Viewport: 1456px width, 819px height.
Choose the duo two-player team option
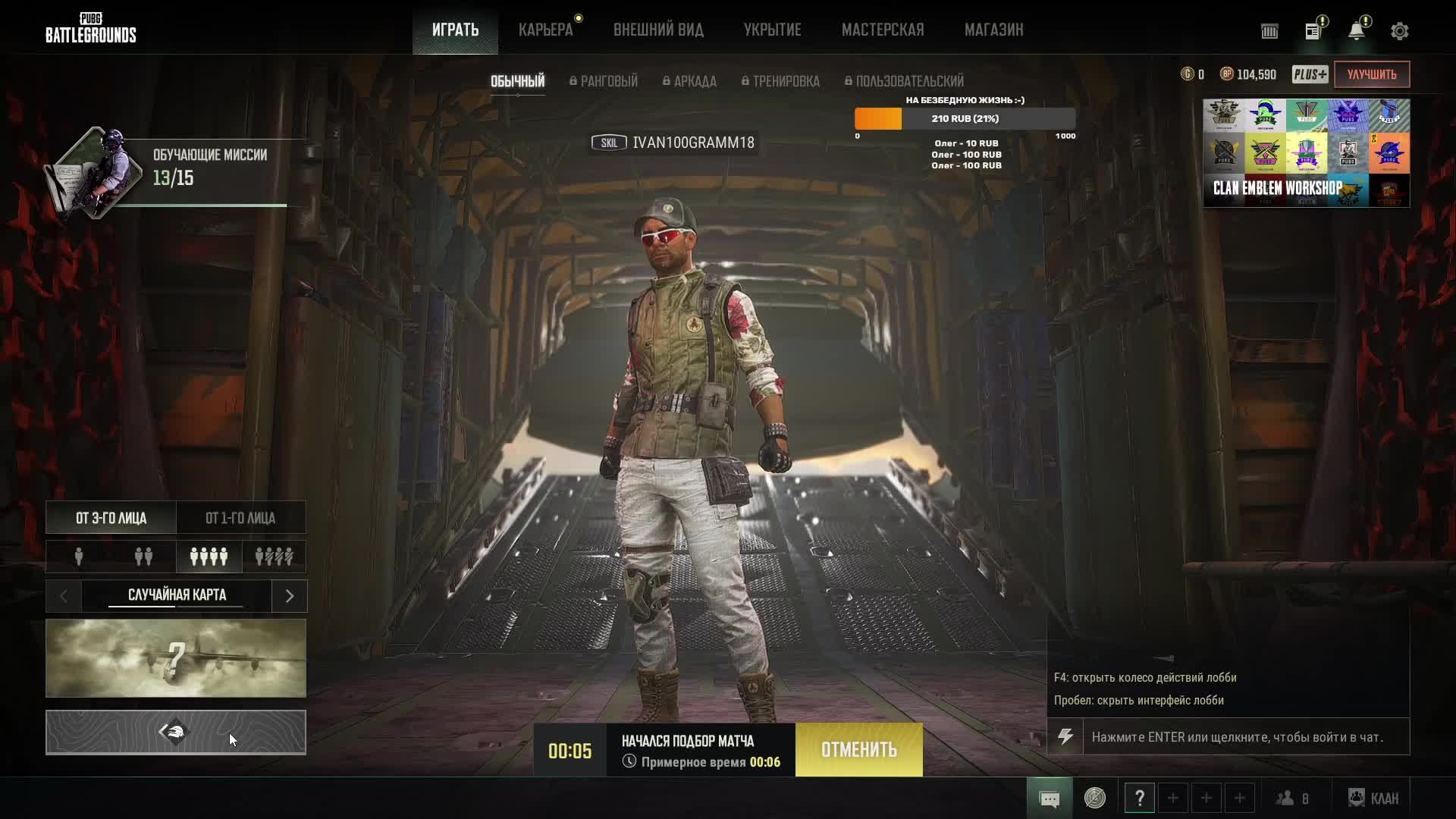coord(143,557)
